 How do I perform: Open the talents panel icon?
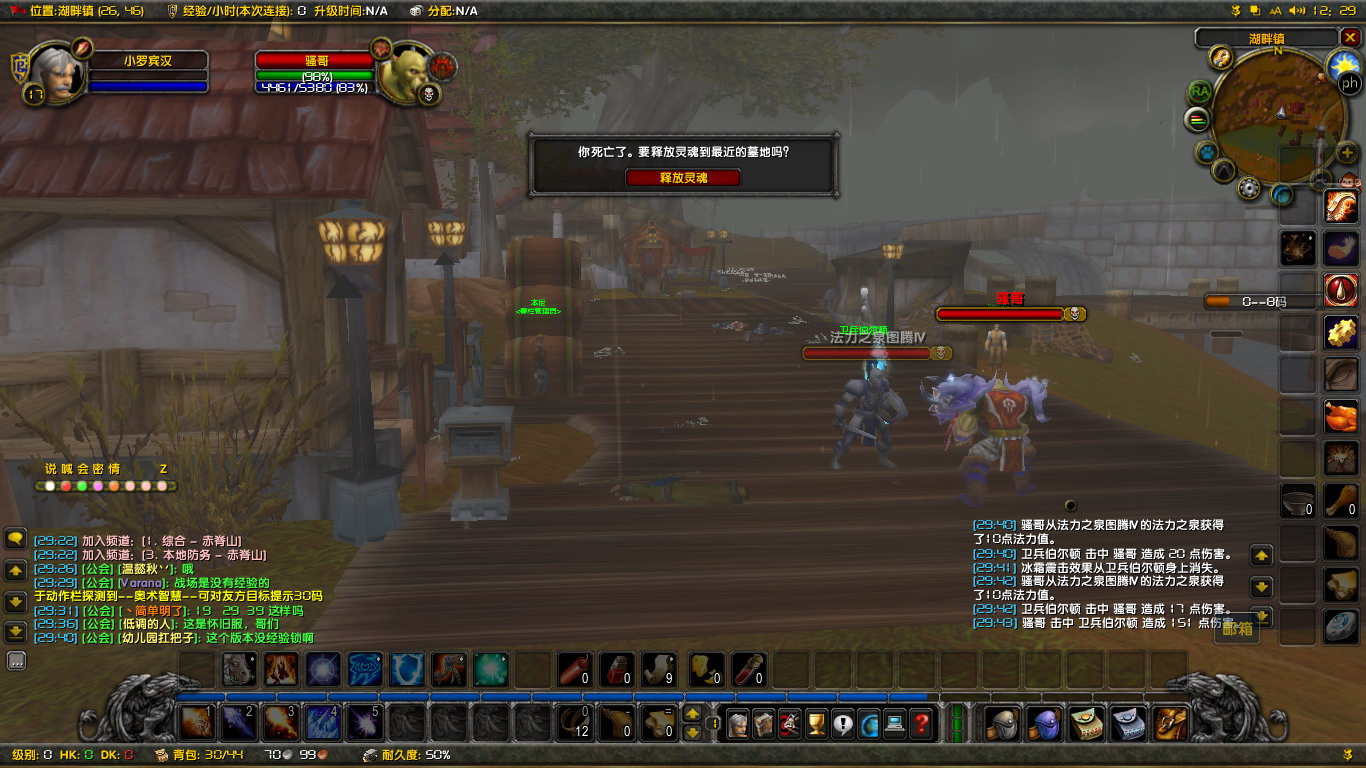click(789, 723)
